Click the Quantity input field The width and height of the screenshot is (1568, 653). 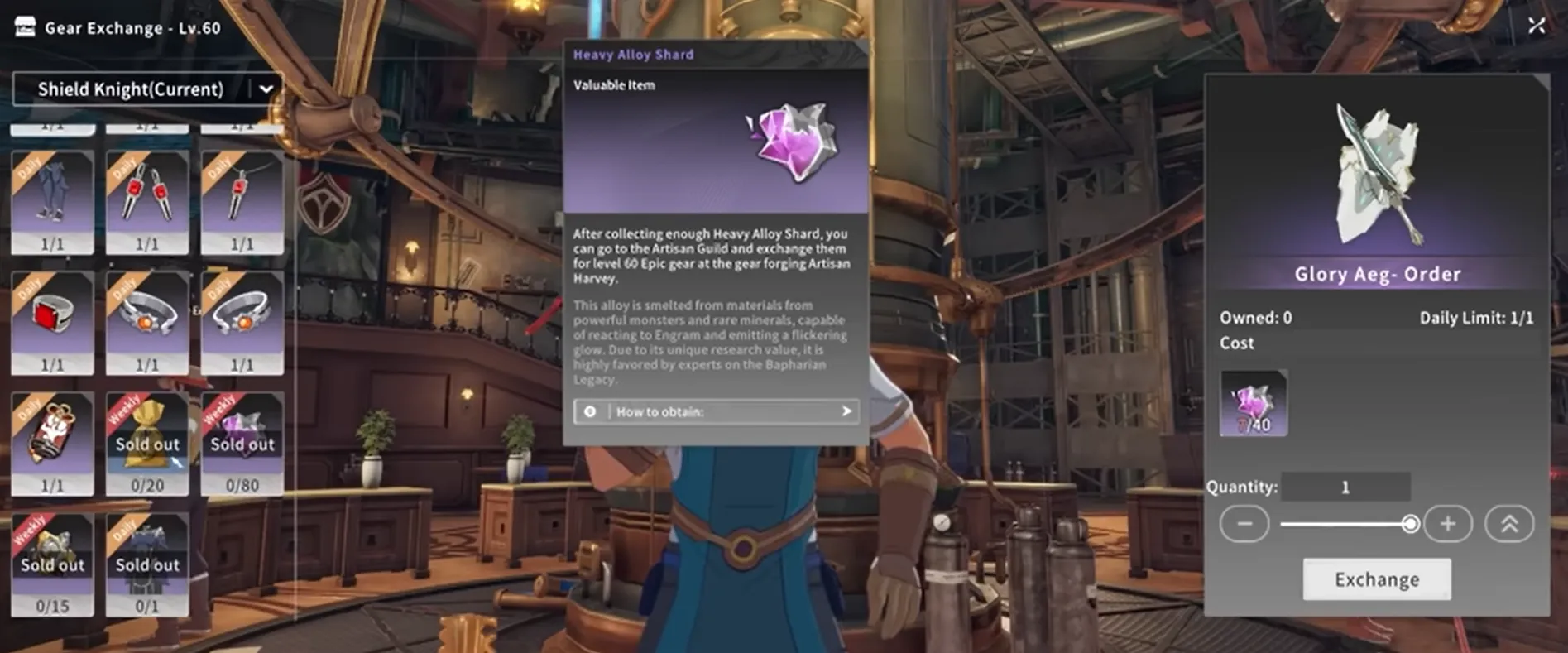click(1345, 487)
